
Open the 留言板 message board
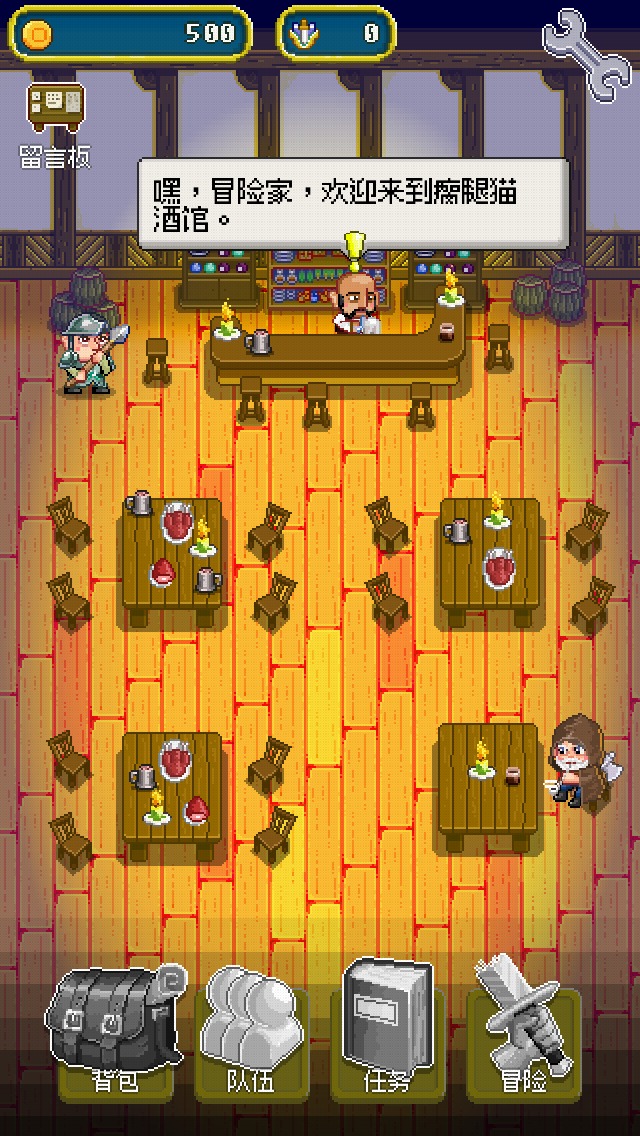coord(55,124)
